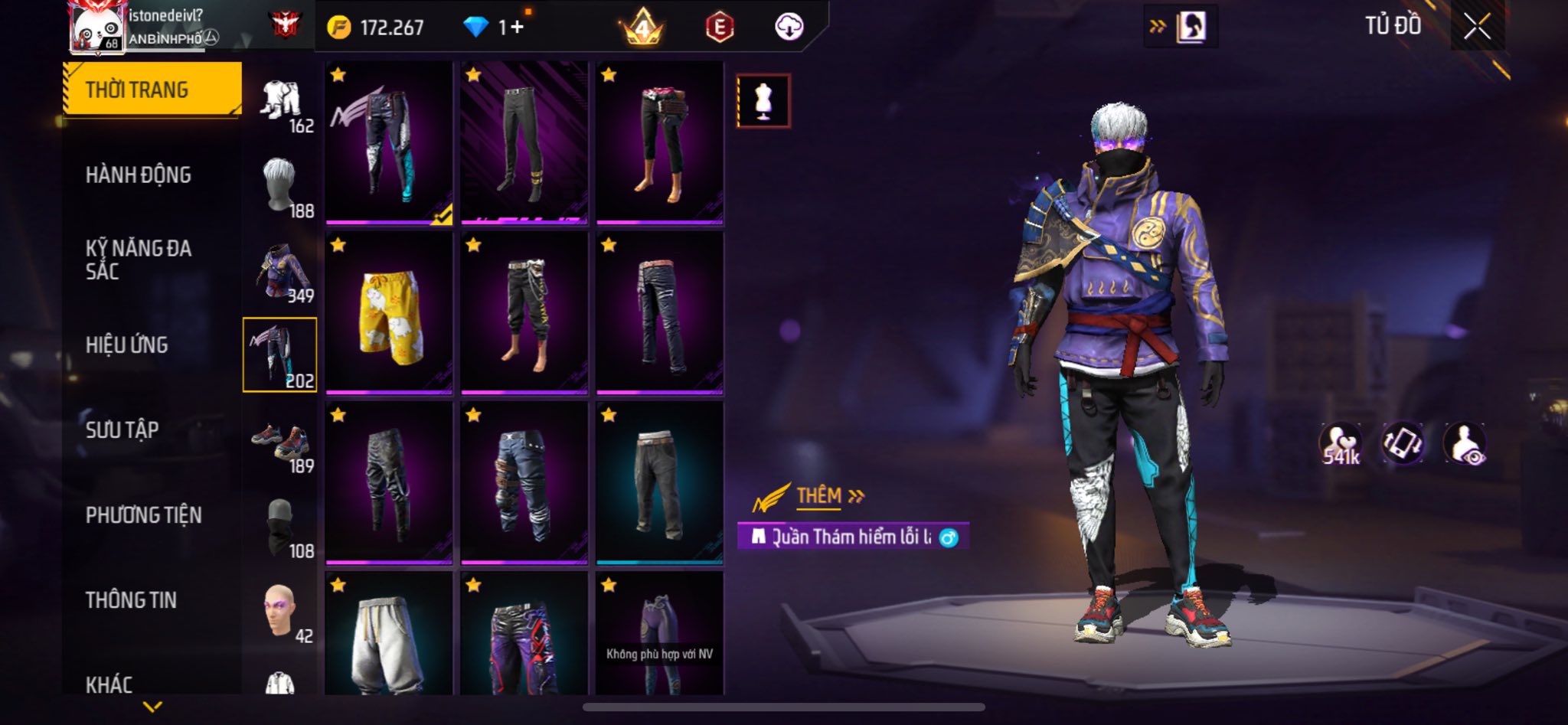Screen dimensions: 1568x725
Task: Tap the THÊM more button
Action: click(829, 496)
